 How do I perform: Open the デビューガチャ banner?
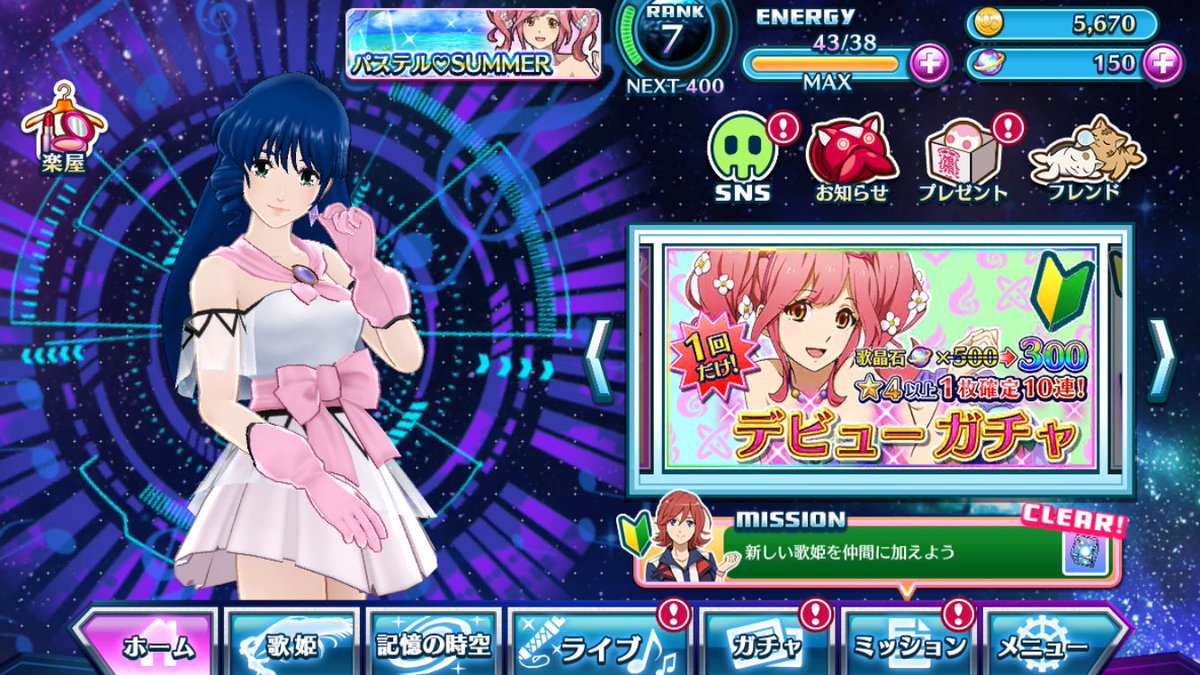880,360
